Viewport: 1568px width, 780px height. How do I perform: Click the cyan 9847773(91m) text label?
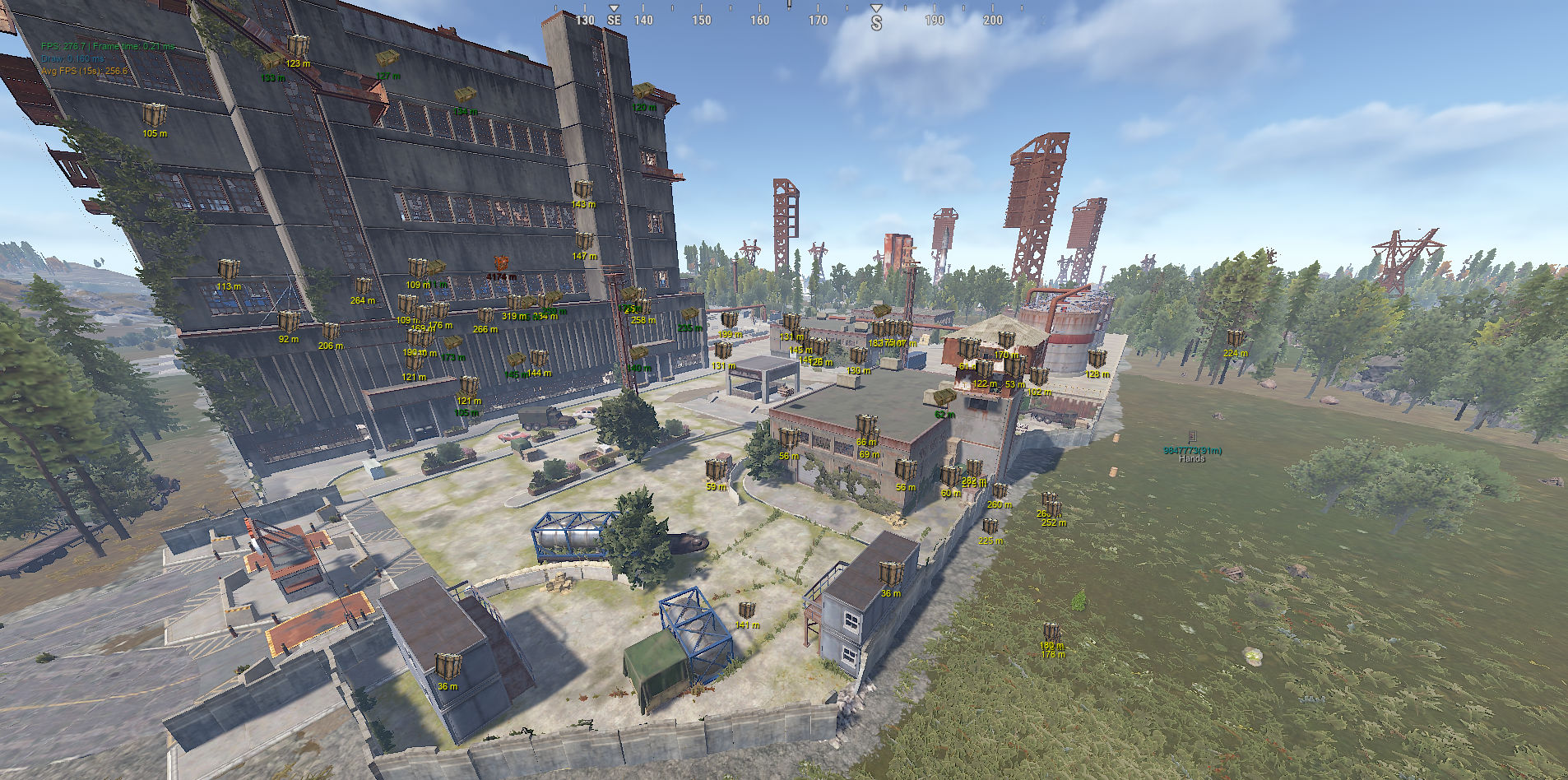1192,450
